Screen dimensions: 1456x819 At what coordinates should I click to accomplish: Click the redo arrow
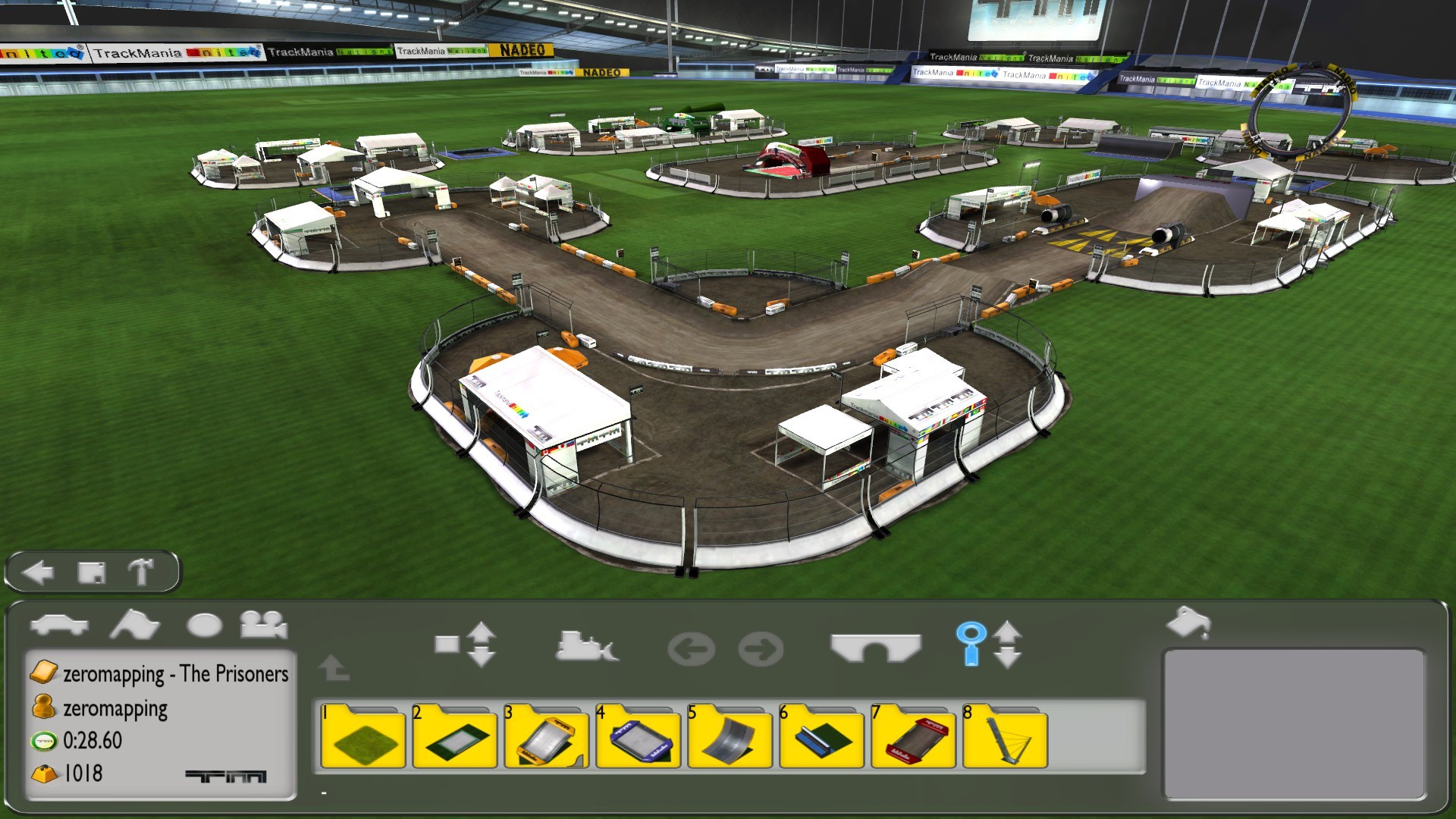[x=761, y=647]
